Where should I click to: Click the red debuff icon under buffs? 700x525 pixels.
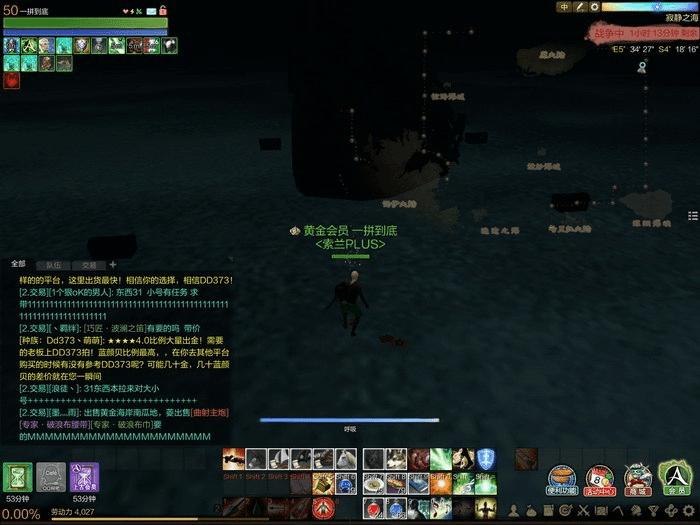(12, 81)
